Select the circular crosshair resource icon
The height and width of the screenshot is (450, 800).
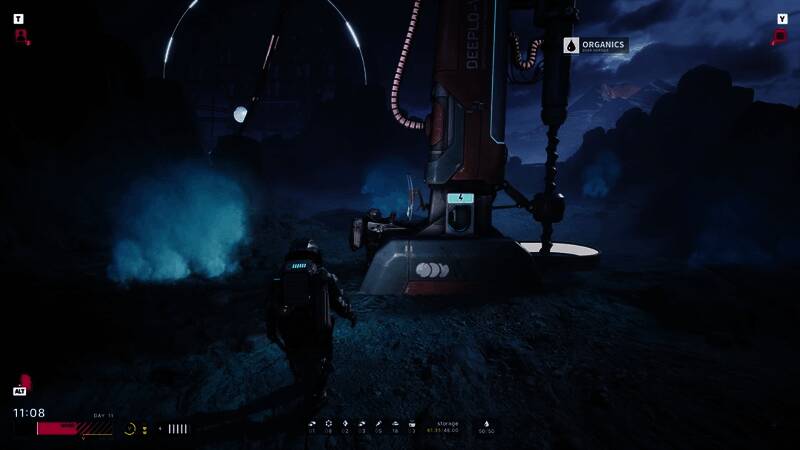pos(328,424)
